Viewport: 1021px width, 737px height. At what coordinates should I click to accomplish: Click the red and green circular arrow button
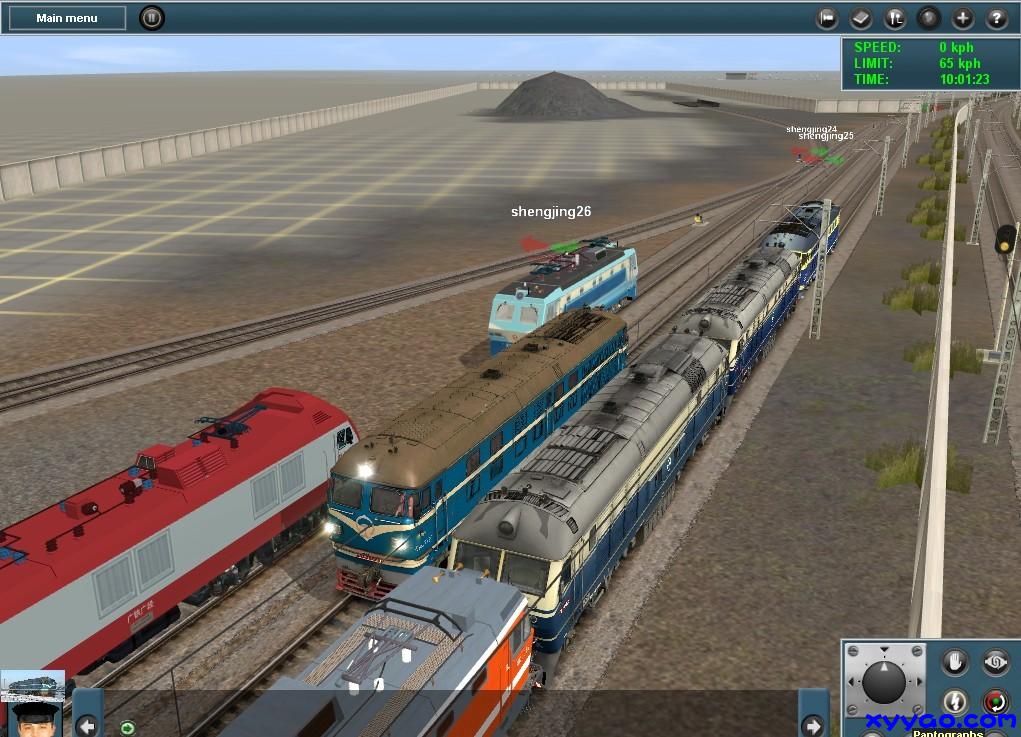(995, 702)
